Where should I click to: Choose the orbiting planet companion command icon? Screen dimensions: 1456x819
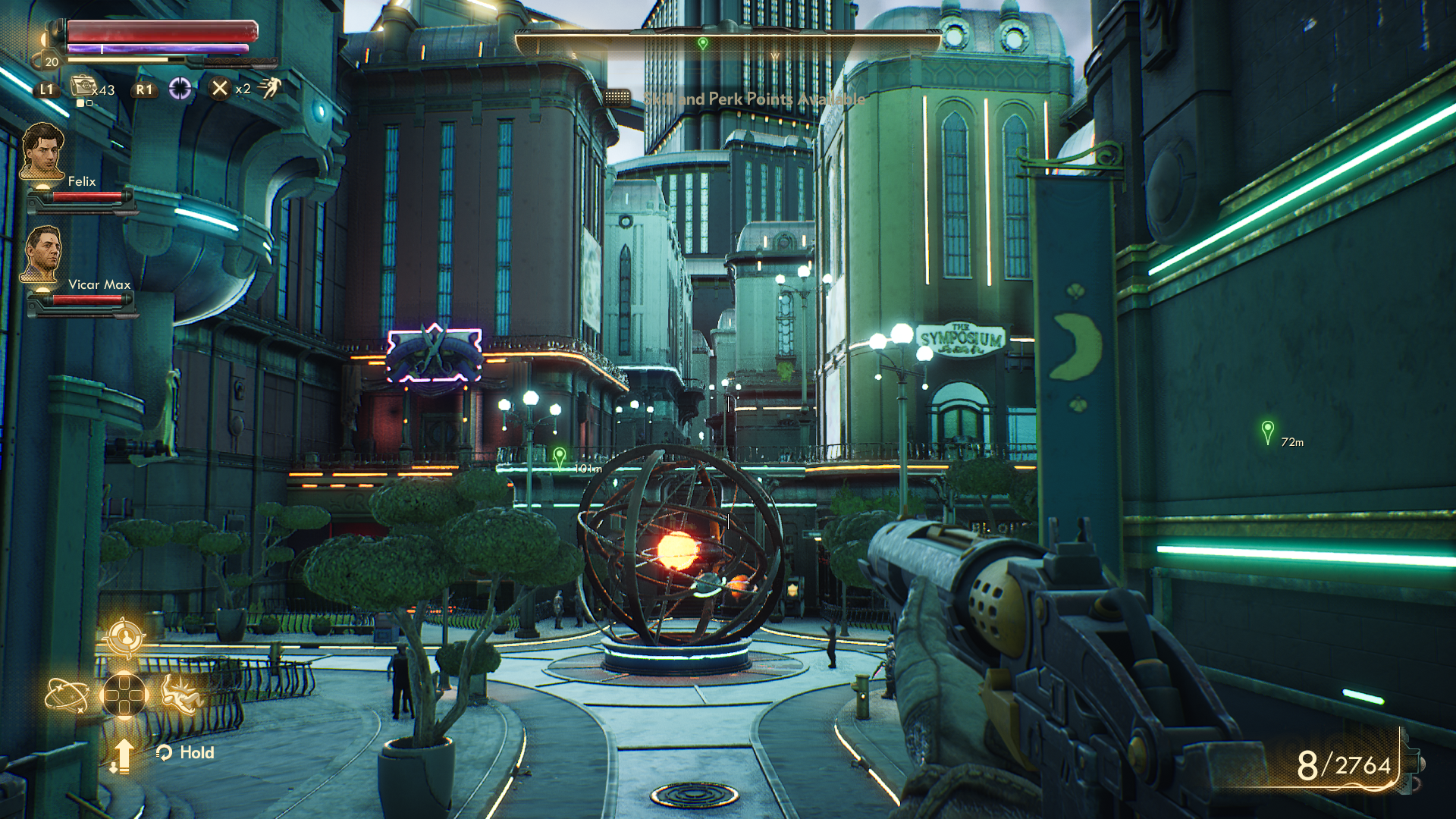pyautogui.click(x=66, y=695)
